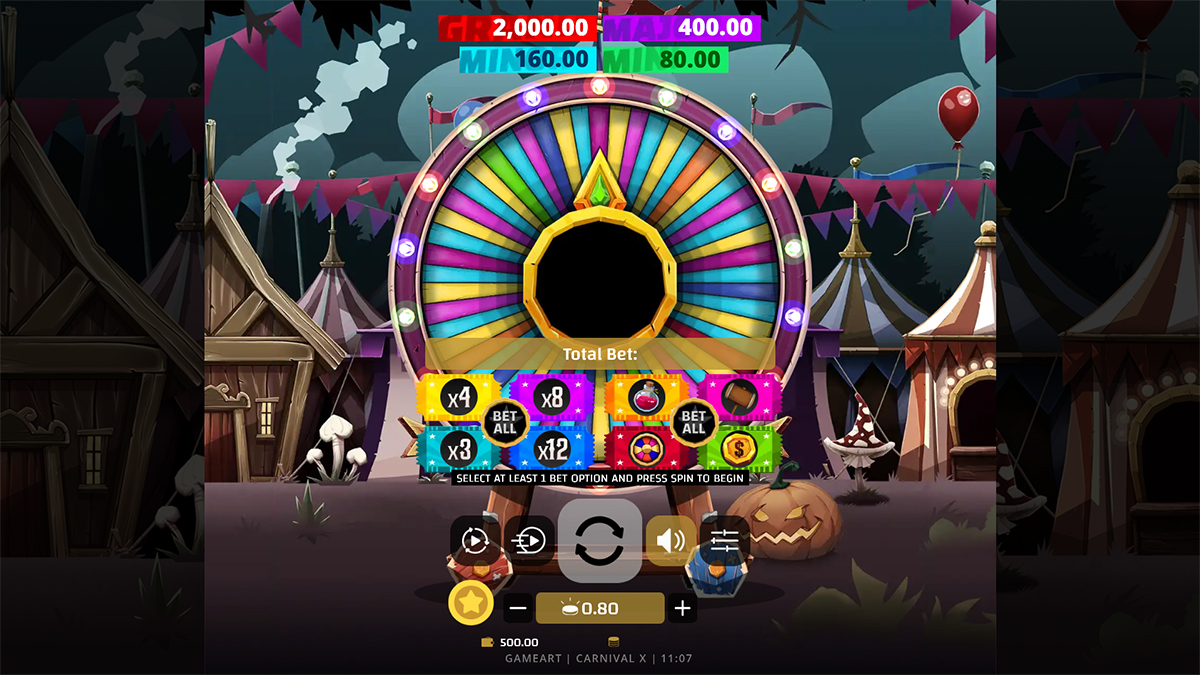Pick the teal x3 bet ticket

coord(456,449)
